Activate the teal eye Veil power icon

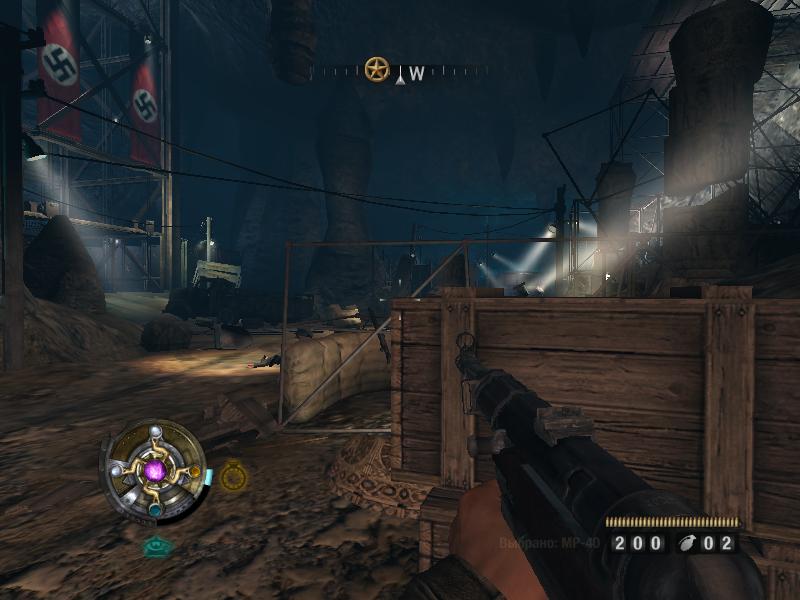pos(155,546)
